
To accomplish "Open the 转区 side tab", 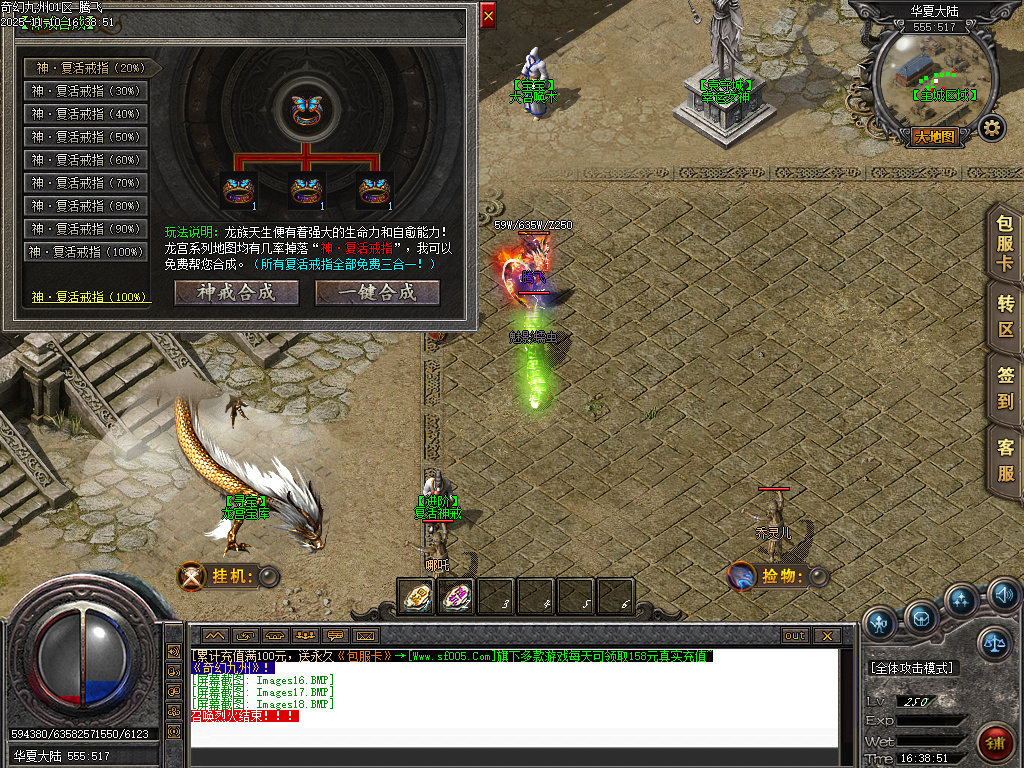I will coord(1005,316).
